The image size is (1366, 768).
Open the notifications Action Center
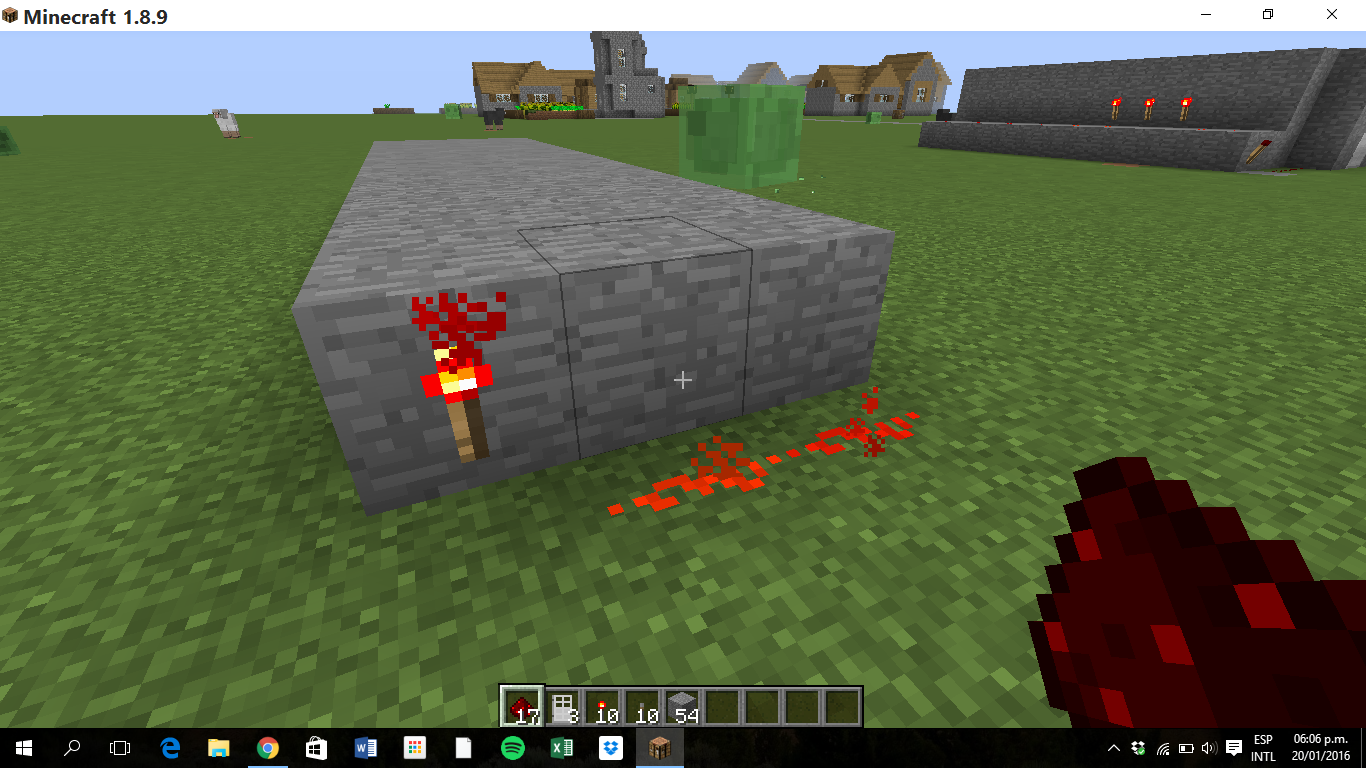(1232, 747)
